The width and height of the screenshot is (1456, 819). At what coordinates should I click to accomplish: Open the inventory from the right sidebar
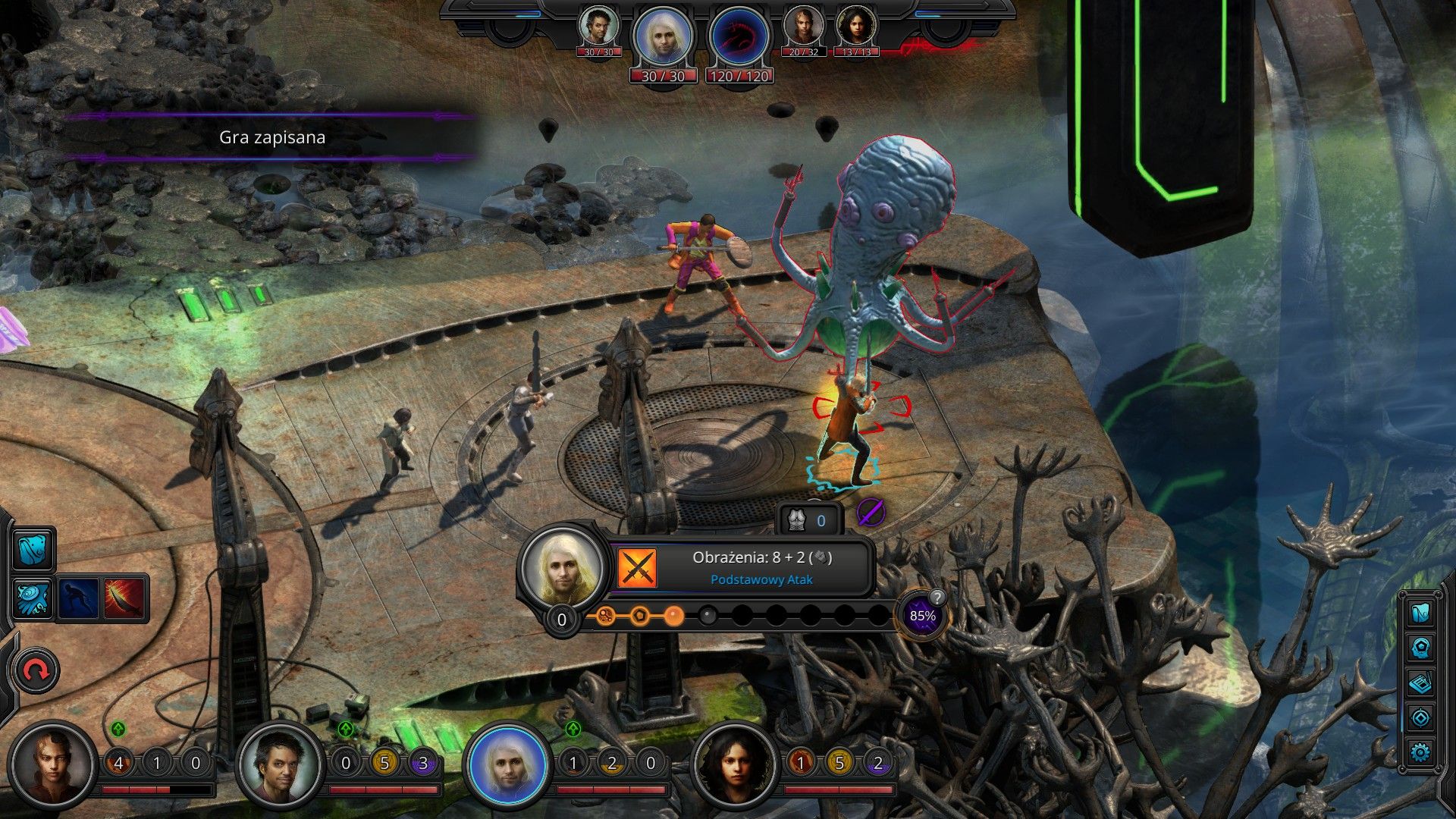pyautogui.click(x=1420, y=613)
